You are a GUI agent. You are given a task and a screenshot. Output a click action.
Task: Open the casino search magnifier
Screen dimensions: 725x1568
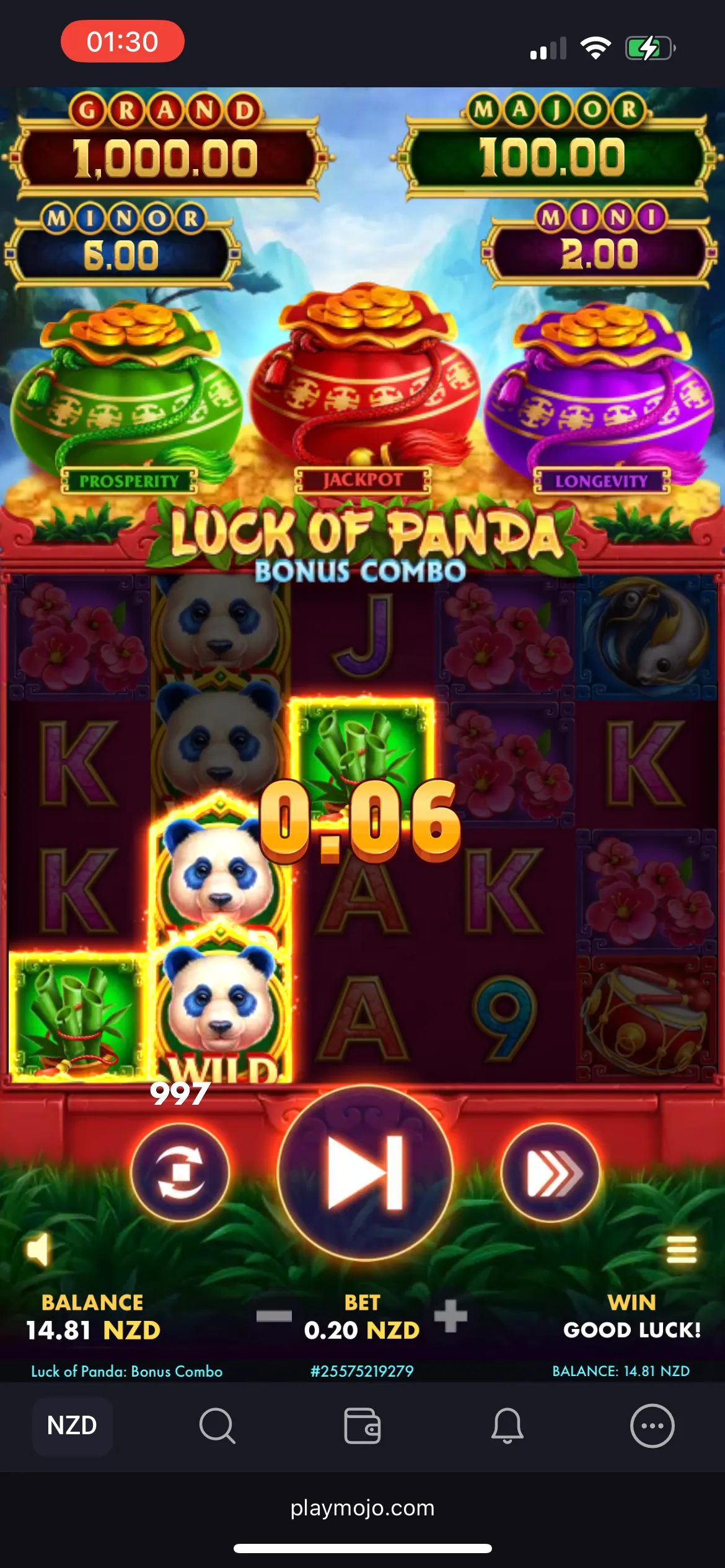(217, 1426)
